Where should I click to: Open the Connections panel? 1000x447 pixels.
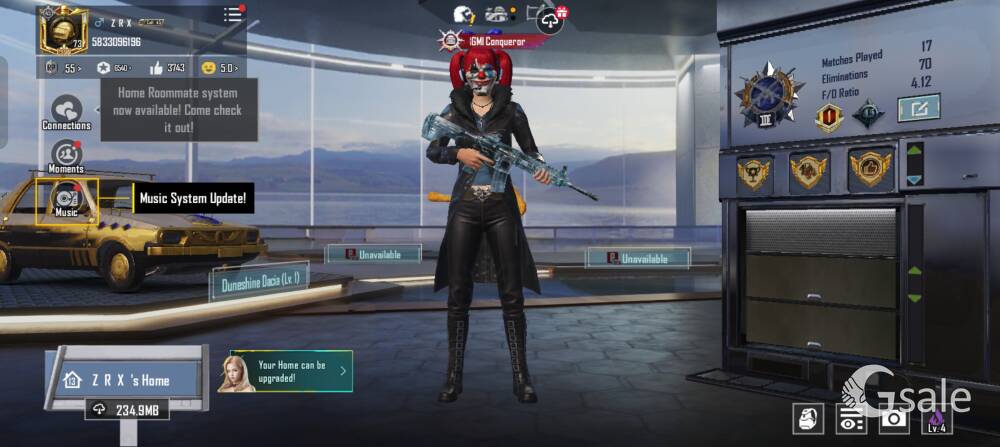pyautogui.click(x=66, y=113)
